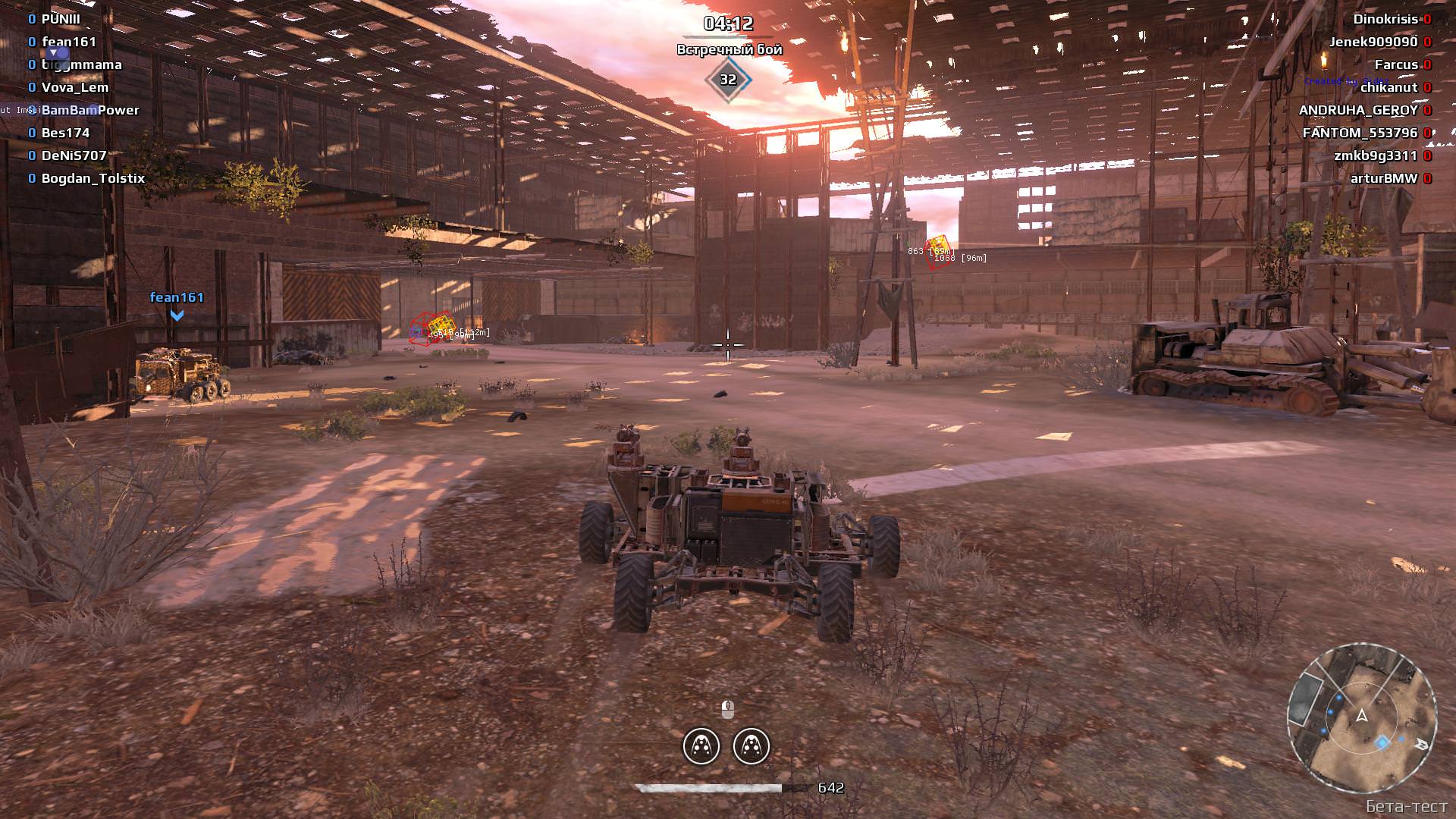
Task: Click the health bar showing 642
Action: coord(713,787)
